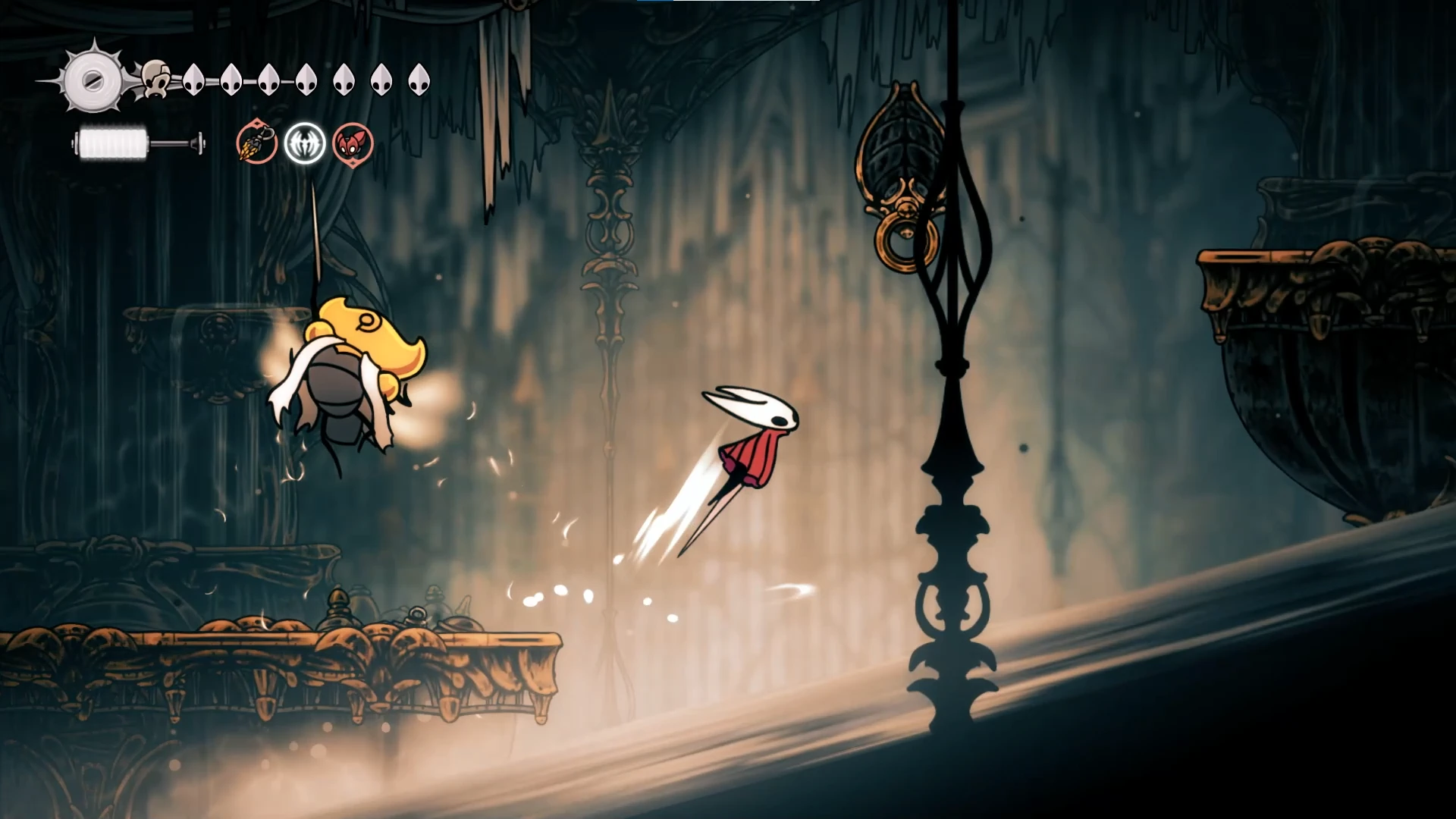Activate the glowing white spider silk skill
The width and height of the screenshot is (1456, 819).
click(x=305, y=143)
